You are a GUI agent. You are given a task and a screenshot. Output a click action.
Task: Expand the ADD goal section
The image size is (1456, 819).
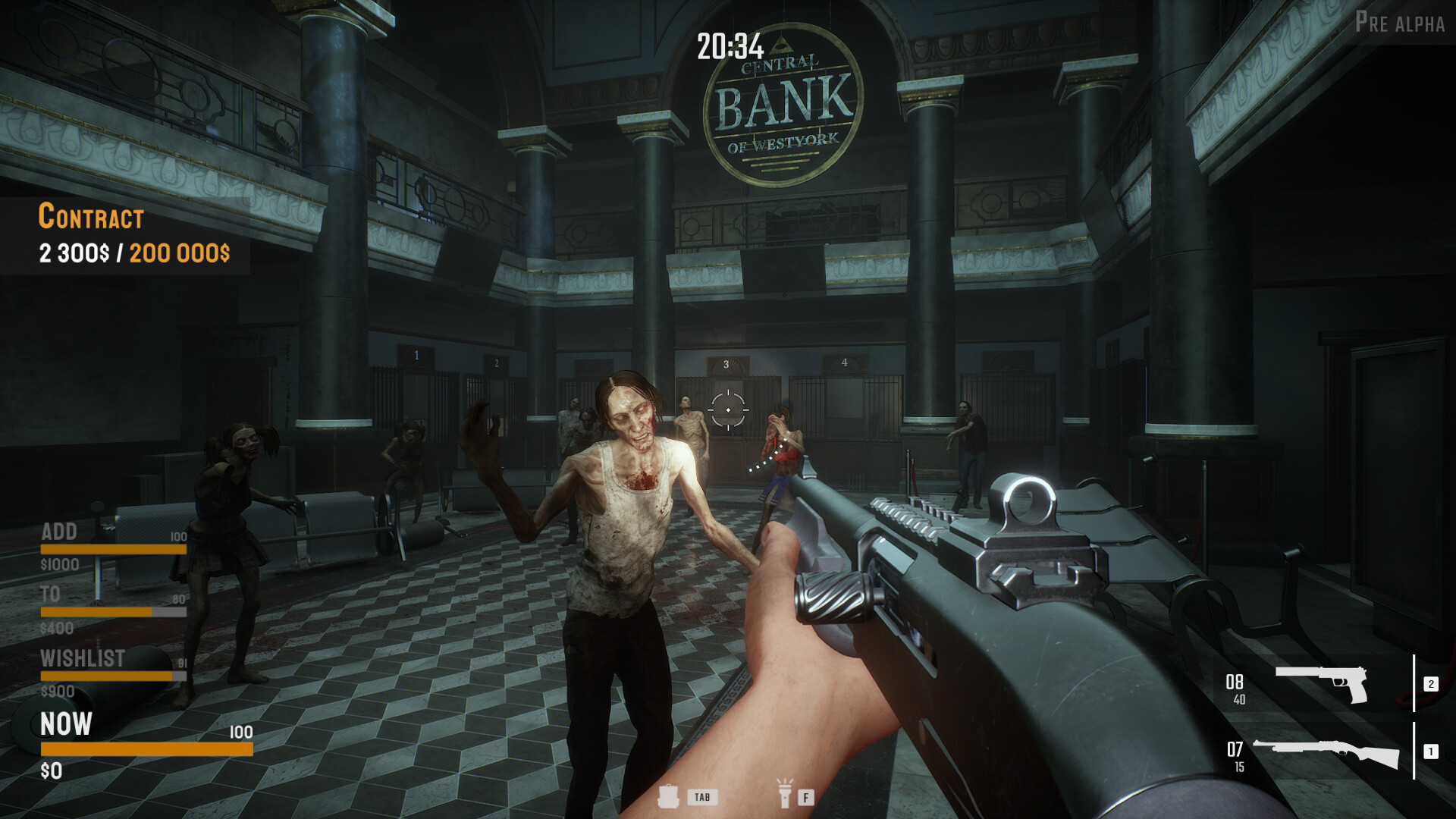click(59, 533)
